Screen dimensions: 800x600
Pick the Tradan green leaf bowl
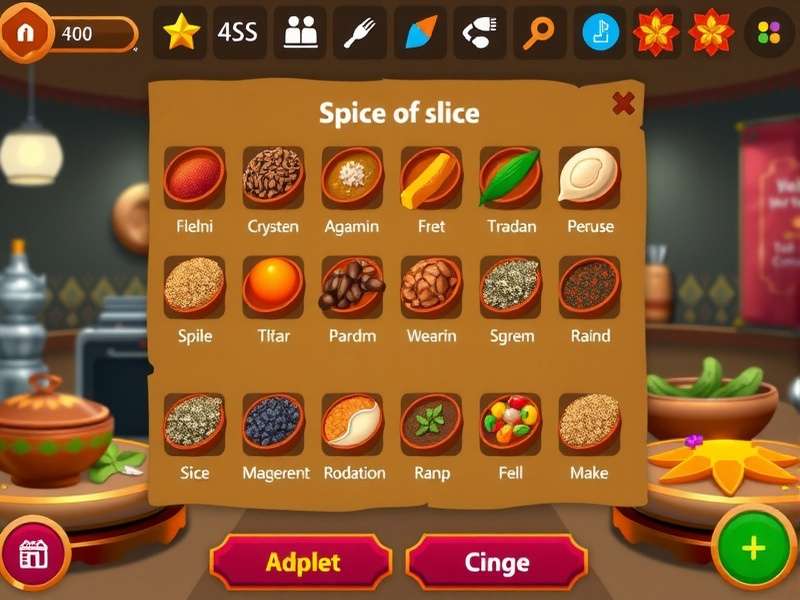[x=510, y=176]
